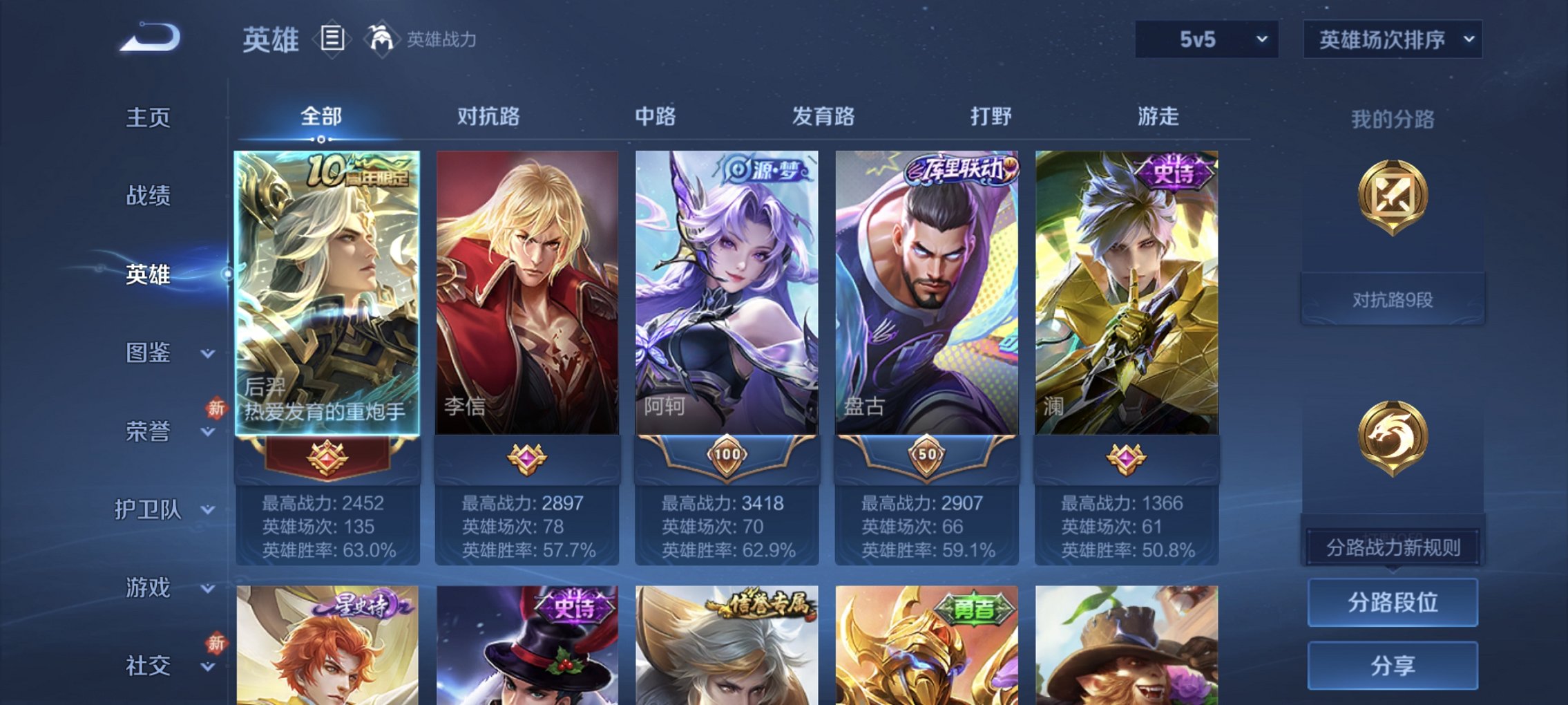The width and height of the screenshot is (1568, 705).
Task: Click the 新 badge next to 社交
Action: (x=216, y=644)
